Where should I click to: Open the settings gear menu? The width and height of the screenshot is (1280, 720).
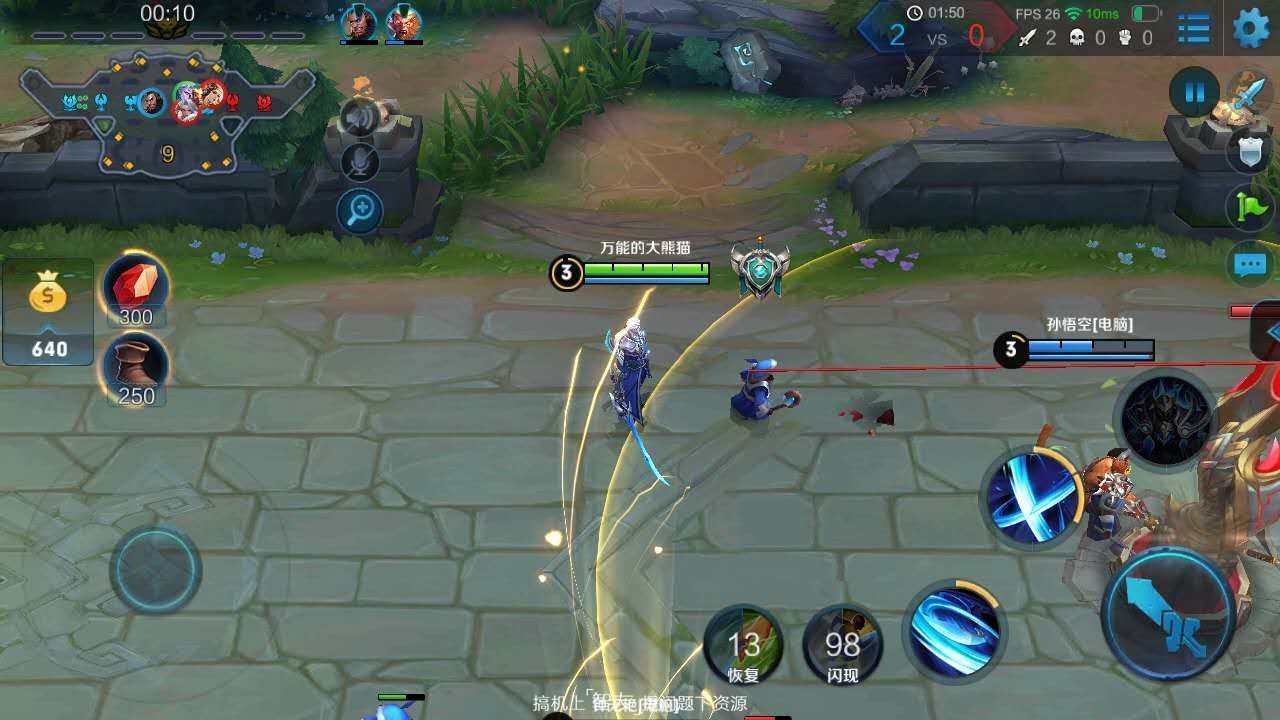click(x=1250, y=28)
